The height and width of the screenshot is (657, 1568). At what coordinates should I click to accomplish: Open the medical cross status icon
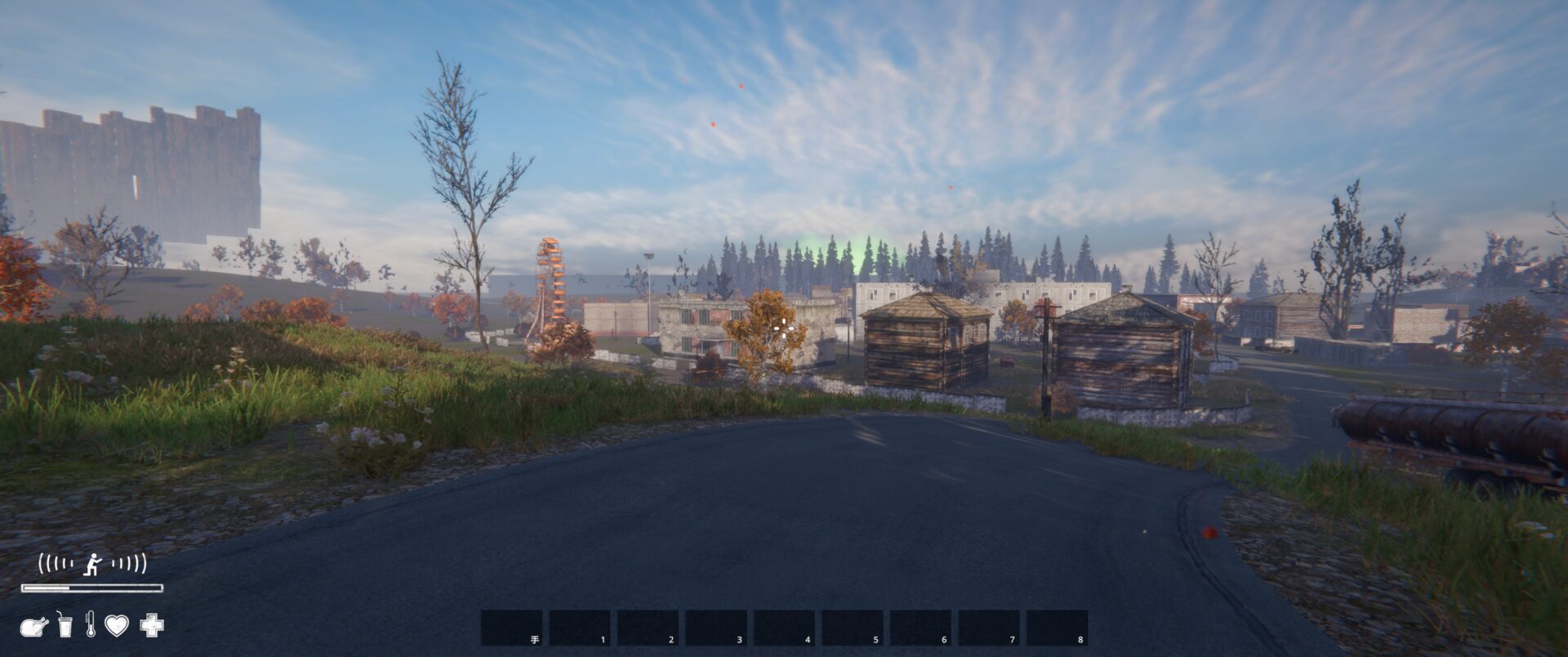click(152, 626)
